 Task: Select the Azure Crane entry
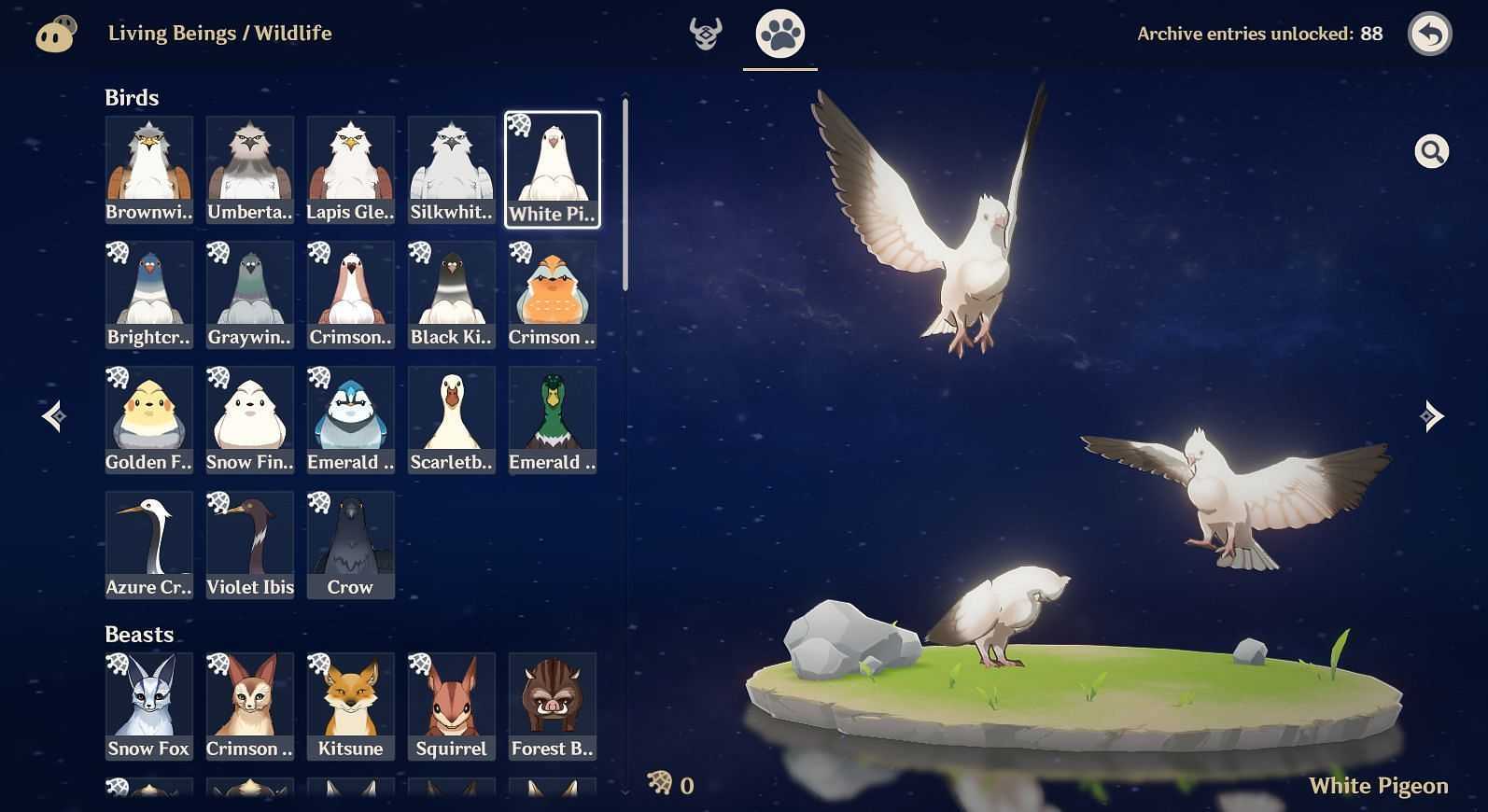pos(149,545)
